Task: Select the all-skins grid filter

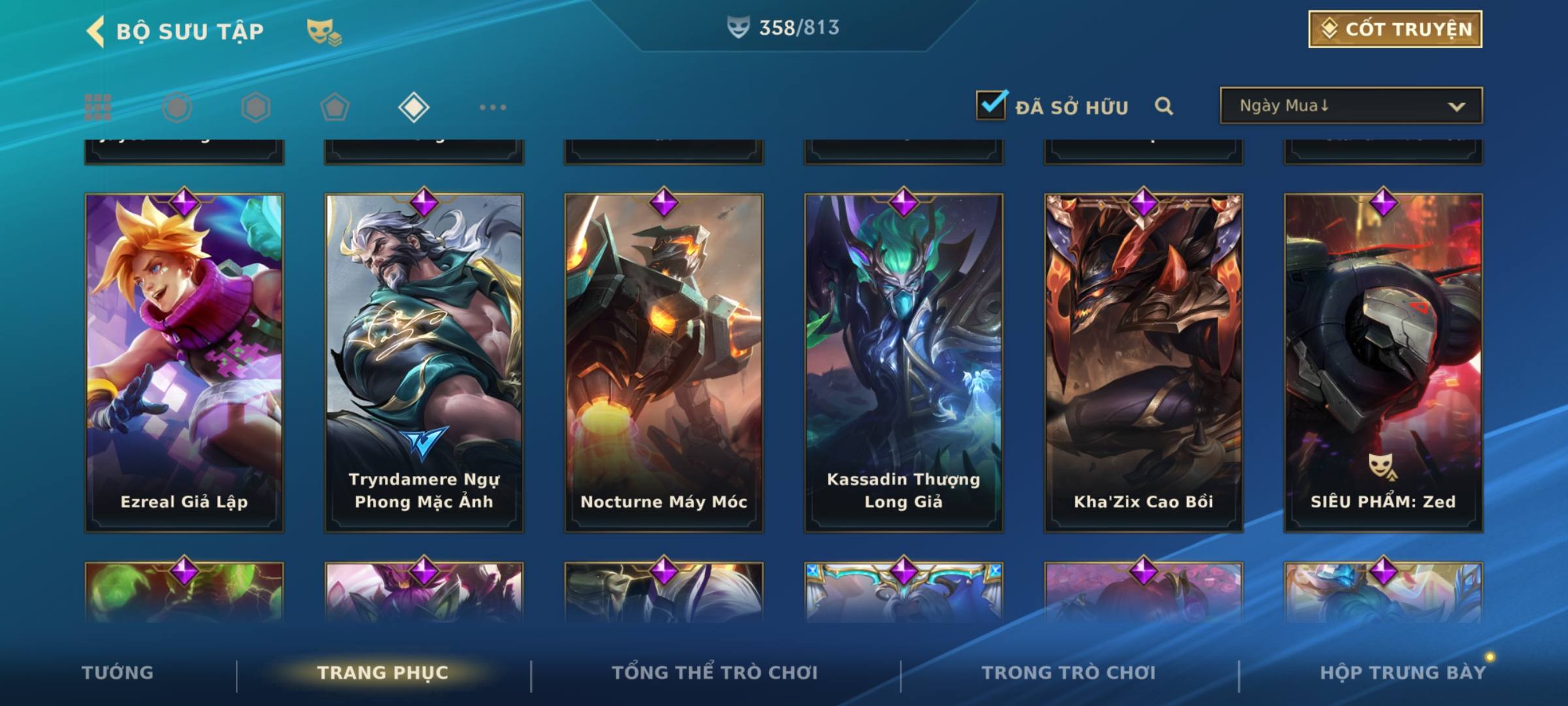Action: 98,107
